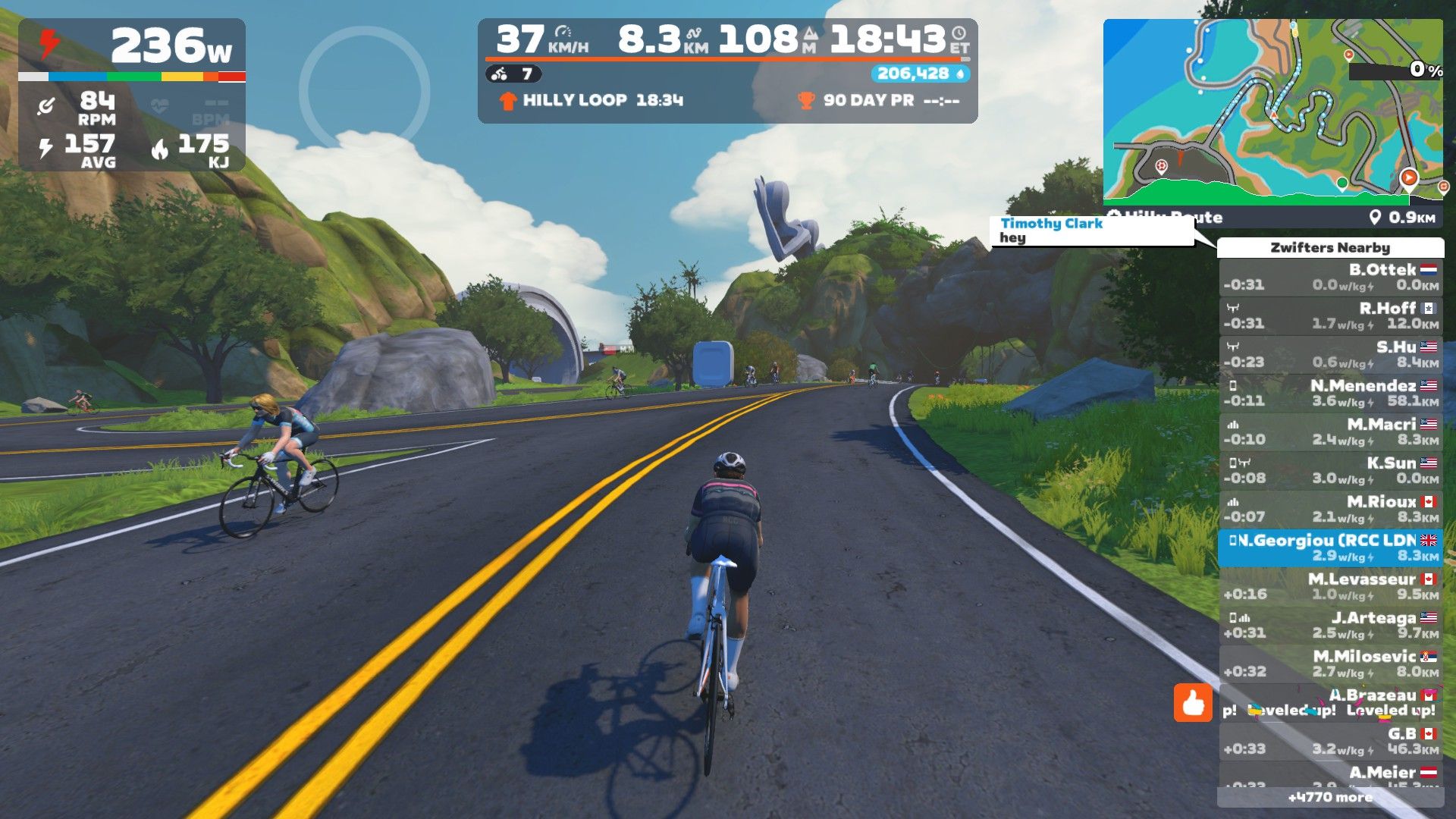Choose S.Hu in the nearby riders list
This screenshot has width=1456, height=819.
[x=1330, y=354]
